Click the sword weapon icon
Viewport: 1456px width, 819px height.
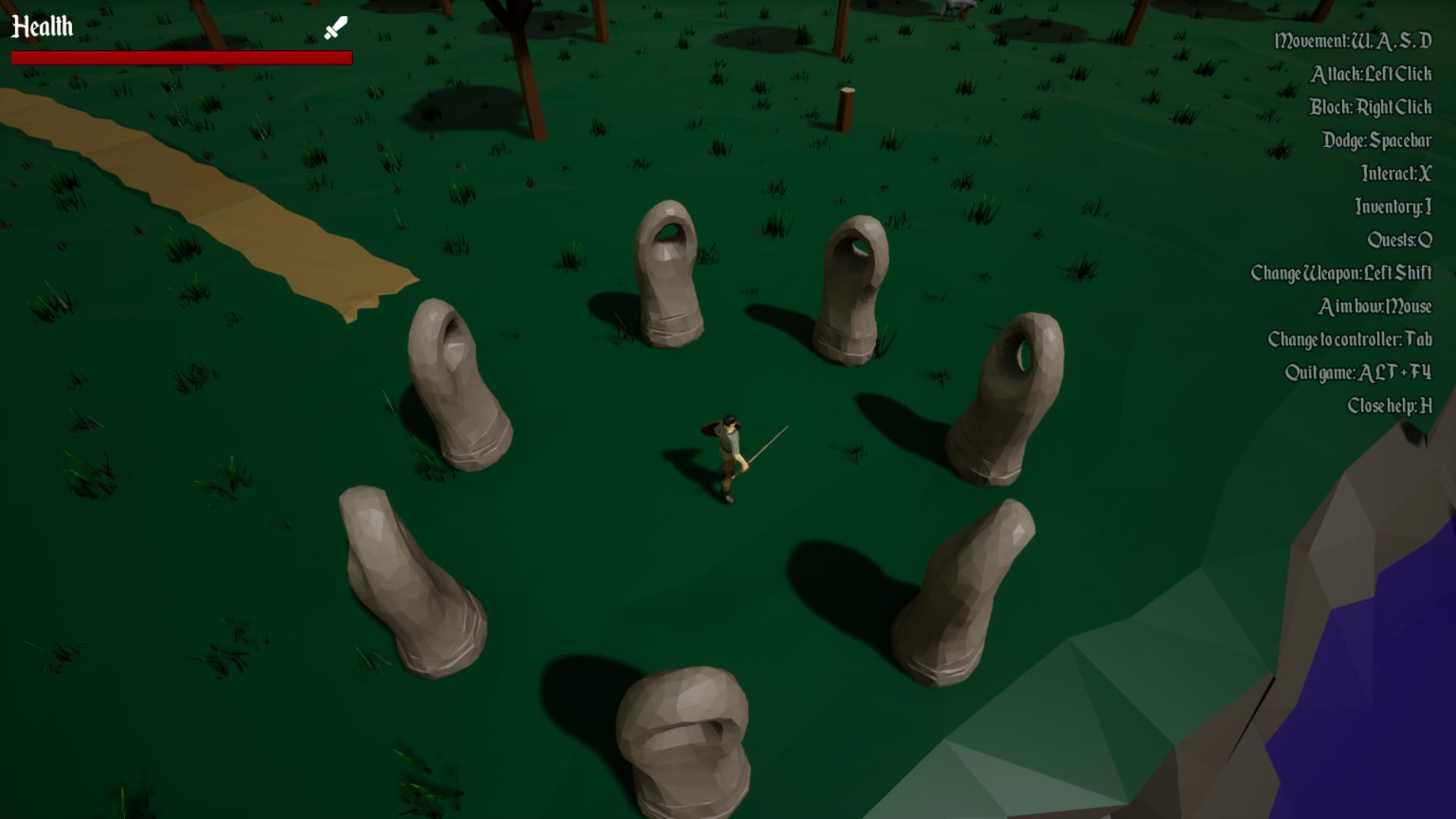(335, 28)
